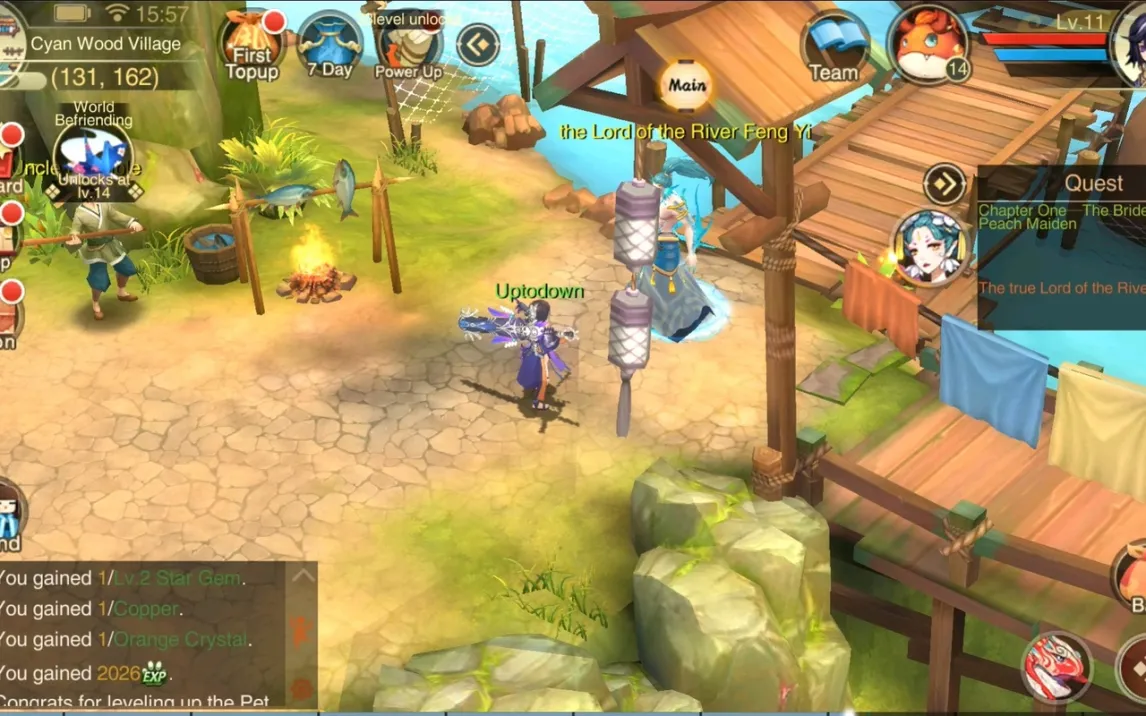Open the Chapter One quest entry
The image size is (1146, 716).
(1060, 217)
